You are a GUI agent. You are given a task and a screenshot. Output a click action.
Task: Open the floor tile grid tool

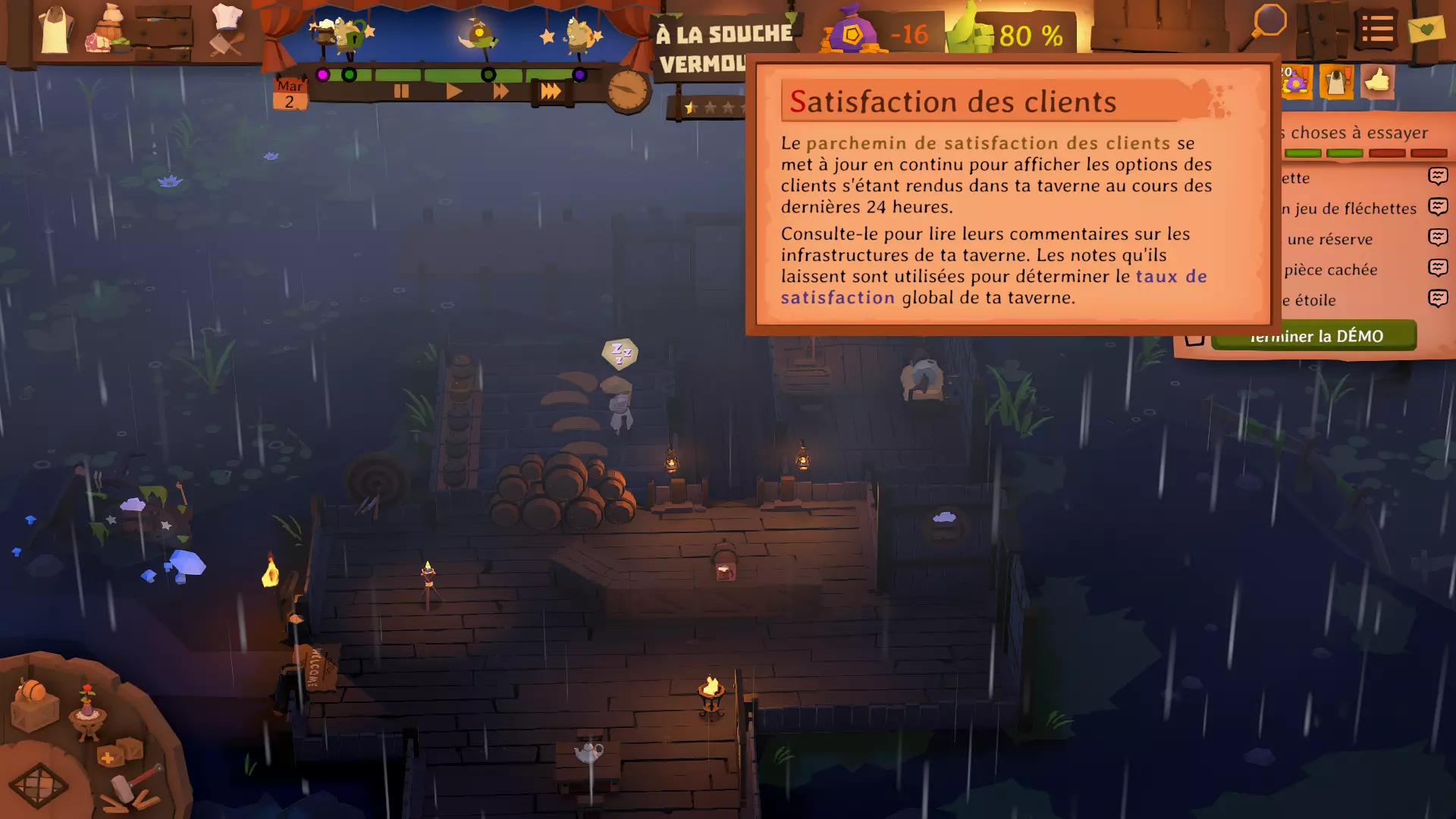pos(38,786)
